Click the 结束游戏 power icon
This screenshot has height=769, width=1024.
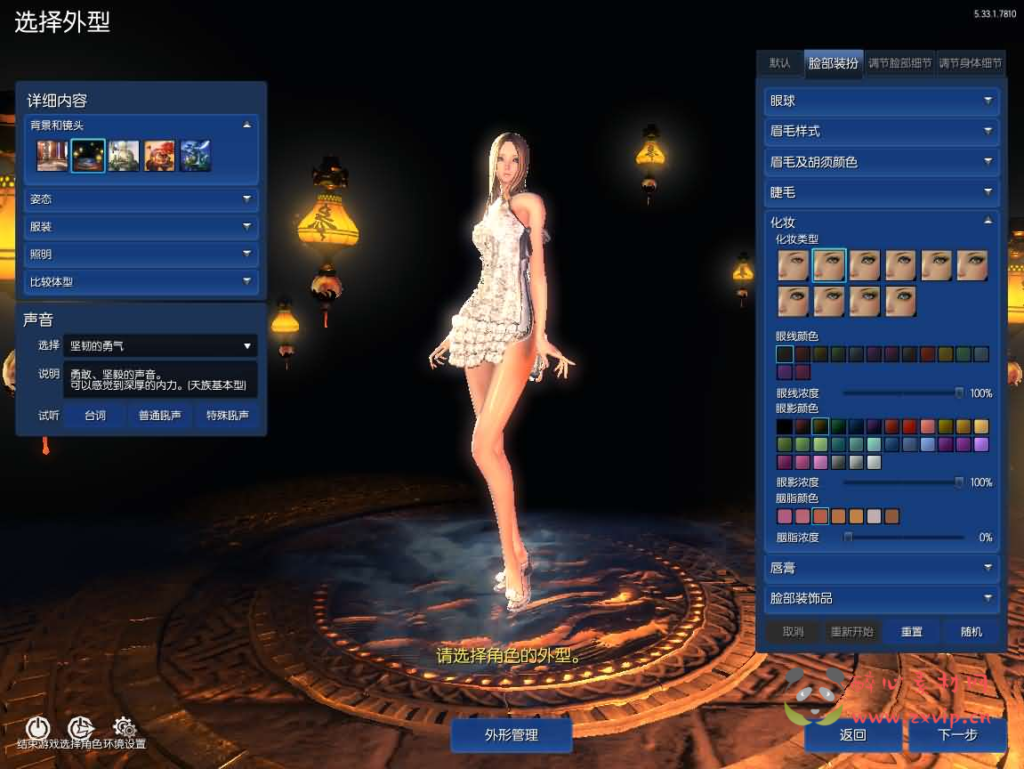coord(36,728)
